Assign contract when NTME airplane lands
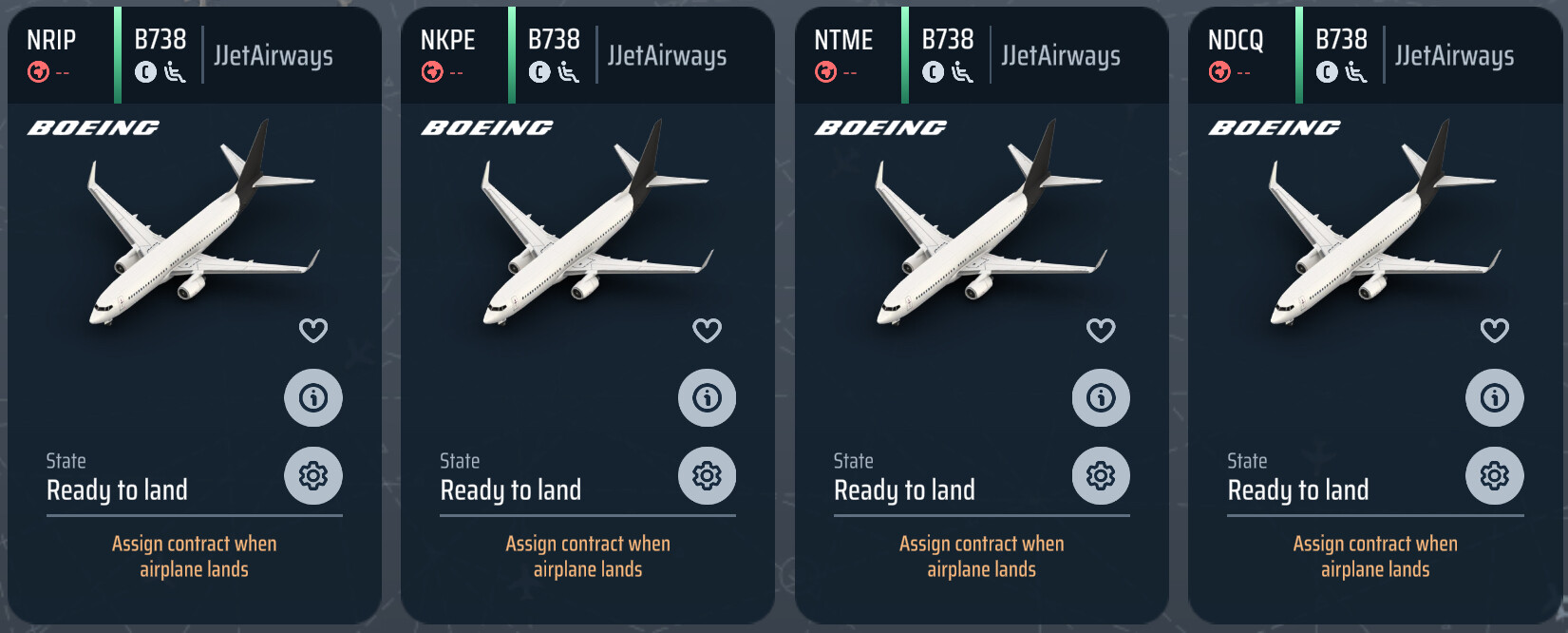 [x=981, y=556]
